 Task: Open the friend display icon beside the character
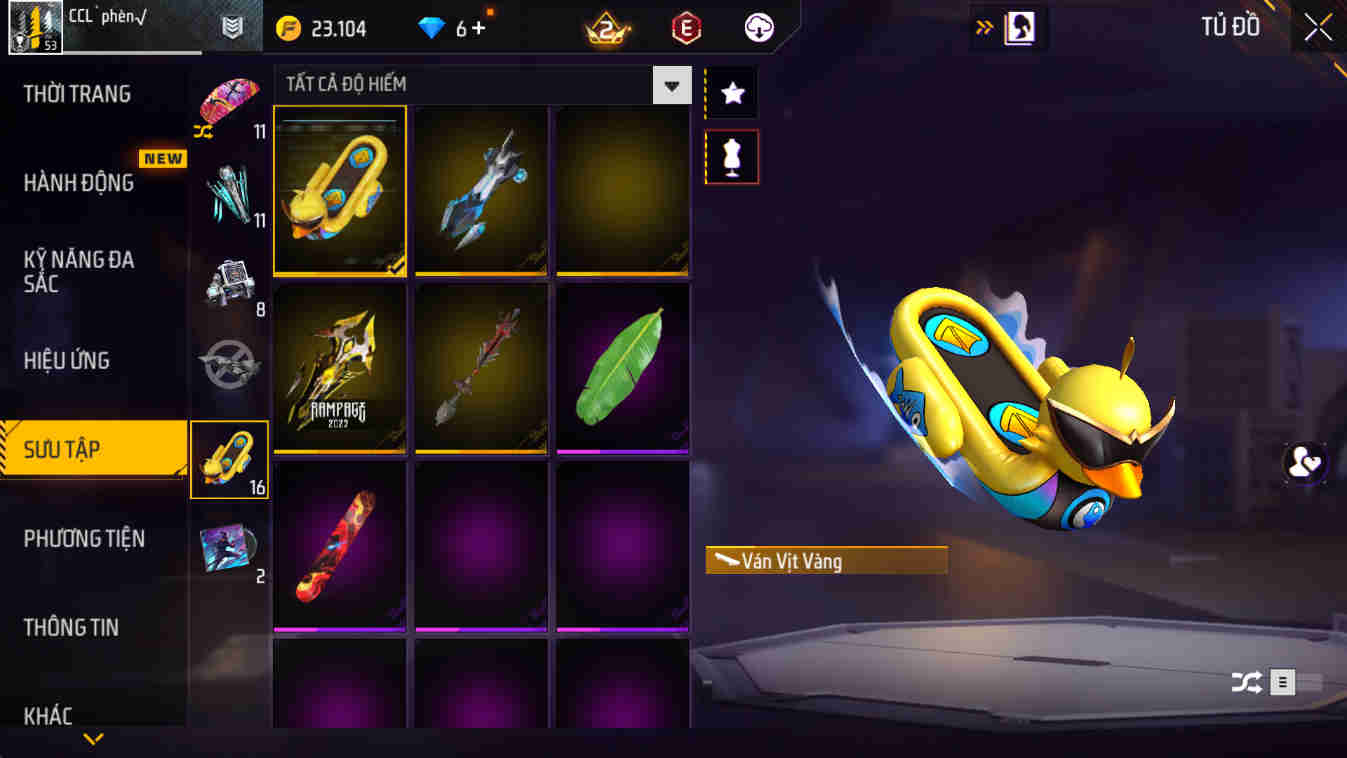tap(1305, 463)
